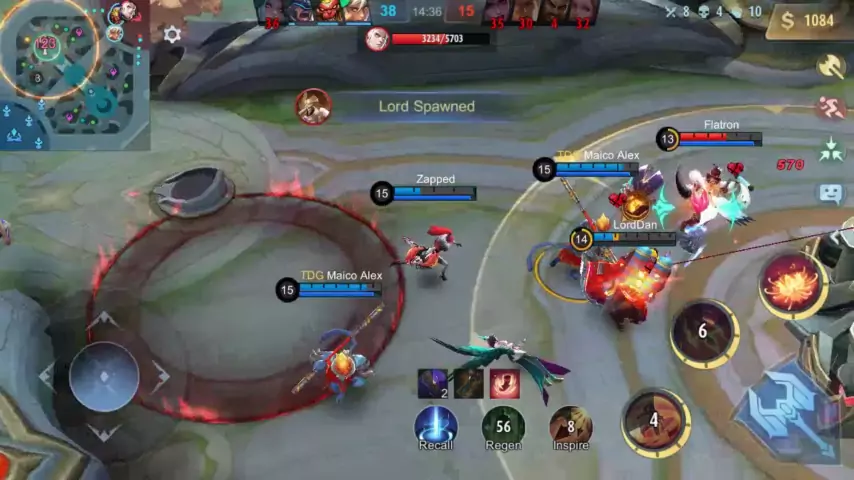Select the purple item slot showing 2
The image size is (854, 480).
click(x=433, y=384)
